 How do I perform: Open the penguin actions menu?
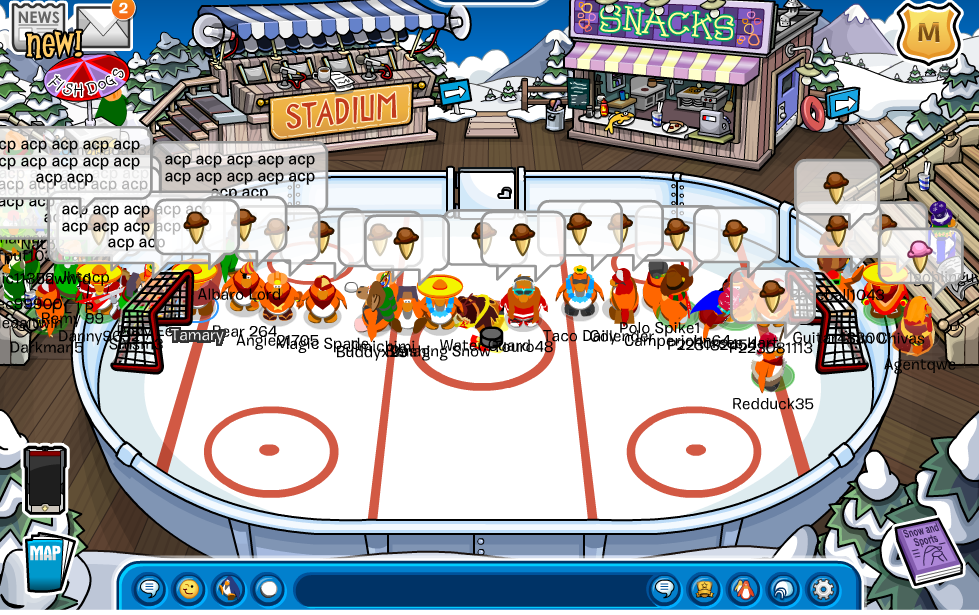(228, 588)
